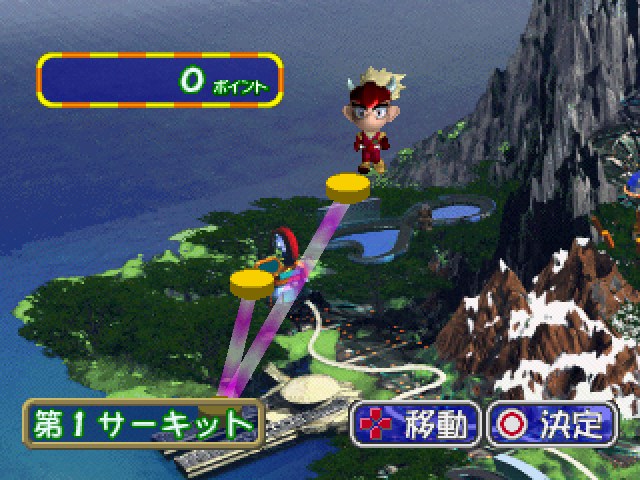Select the yellow course node beneath the character

pos(348,188)
